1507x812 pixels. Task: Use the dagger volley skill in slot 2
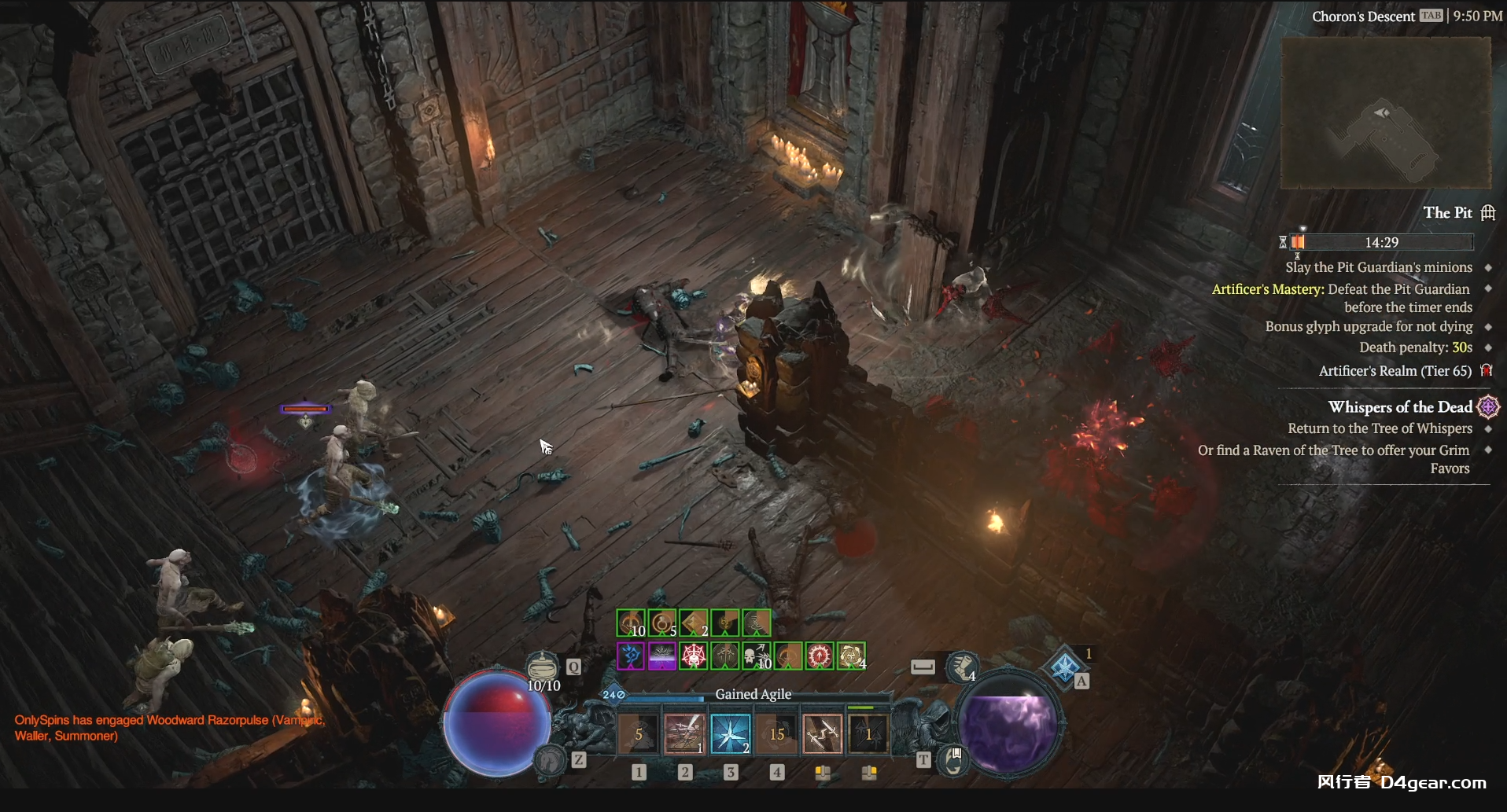pos(684,734)
